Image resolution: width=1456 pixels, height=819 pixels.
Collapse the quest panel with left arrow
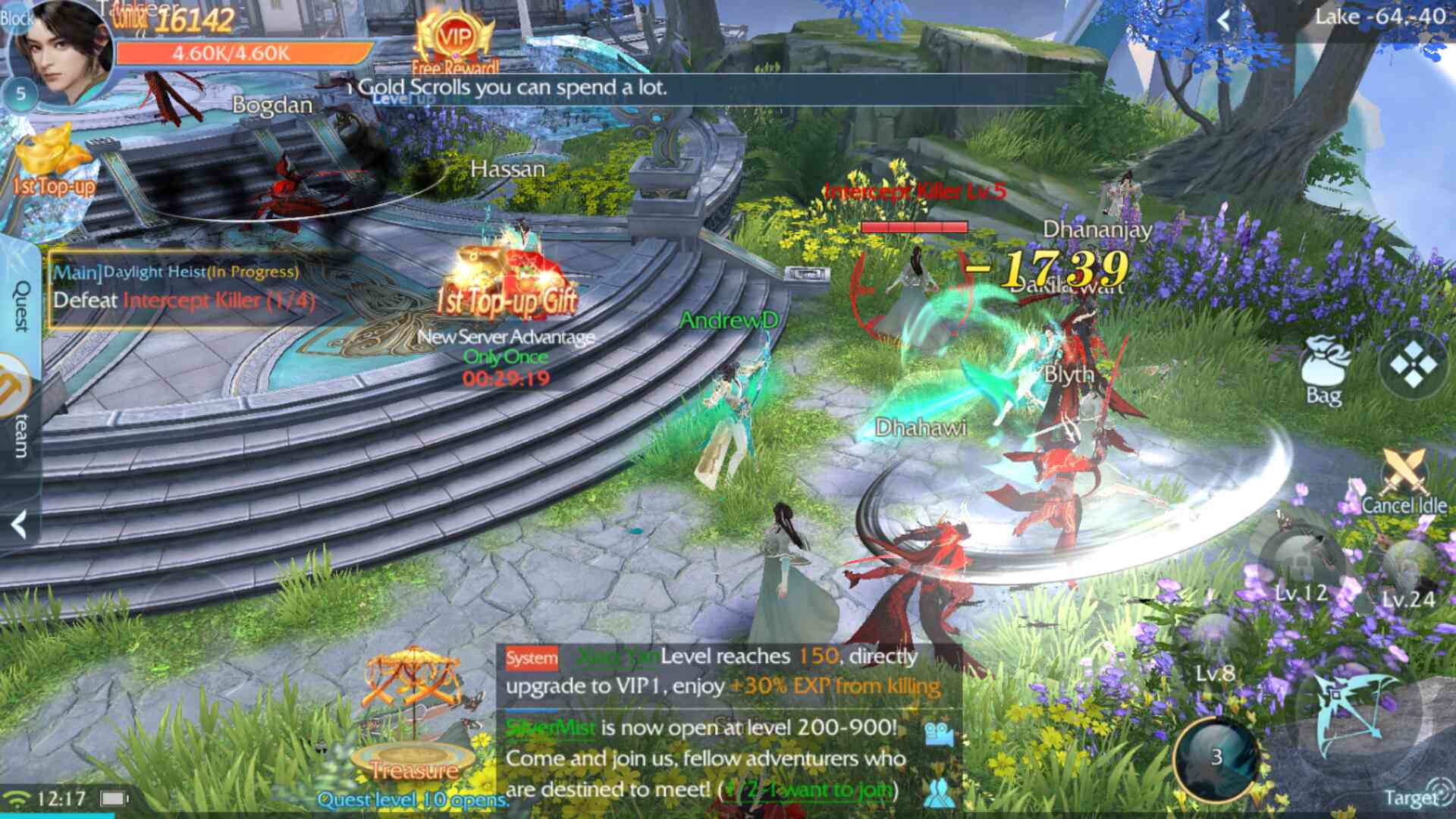pos(20,524)
